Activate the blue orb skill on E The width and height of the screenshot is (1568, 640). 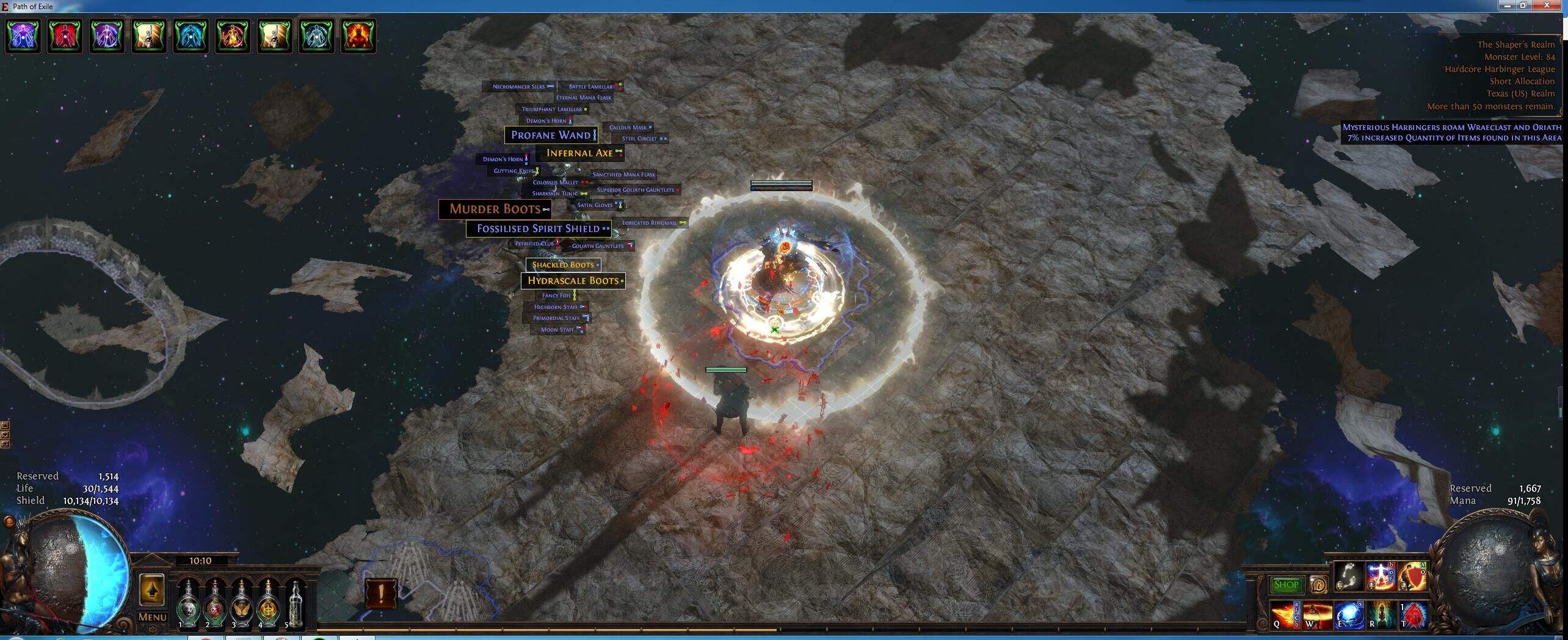tap(1349, 614)
